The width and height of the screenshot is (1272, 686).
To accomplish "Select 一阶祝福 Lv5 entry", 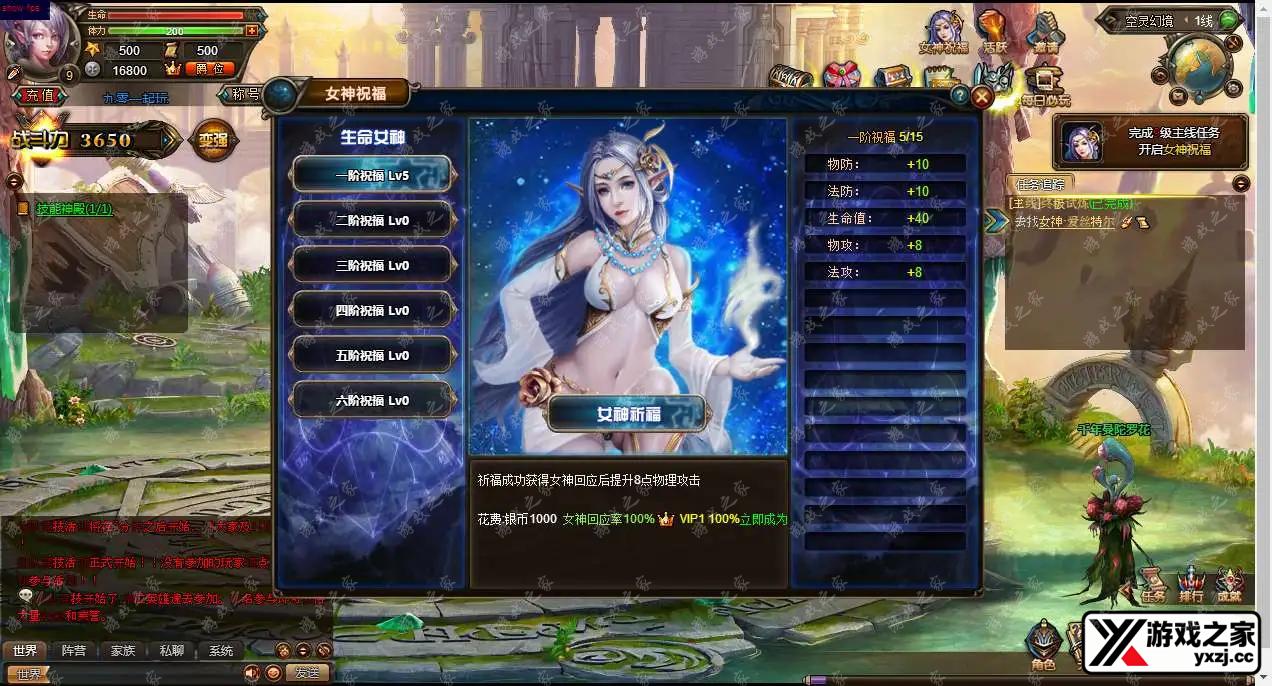I will pos(372,174).
